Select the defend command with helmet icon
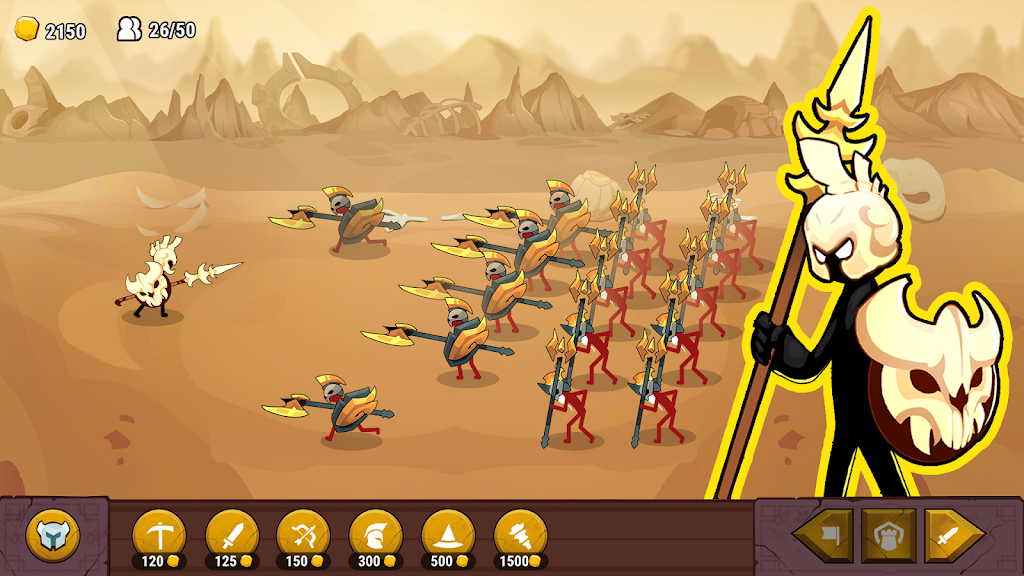This screenshot has height=576, width=1024. 888,536
